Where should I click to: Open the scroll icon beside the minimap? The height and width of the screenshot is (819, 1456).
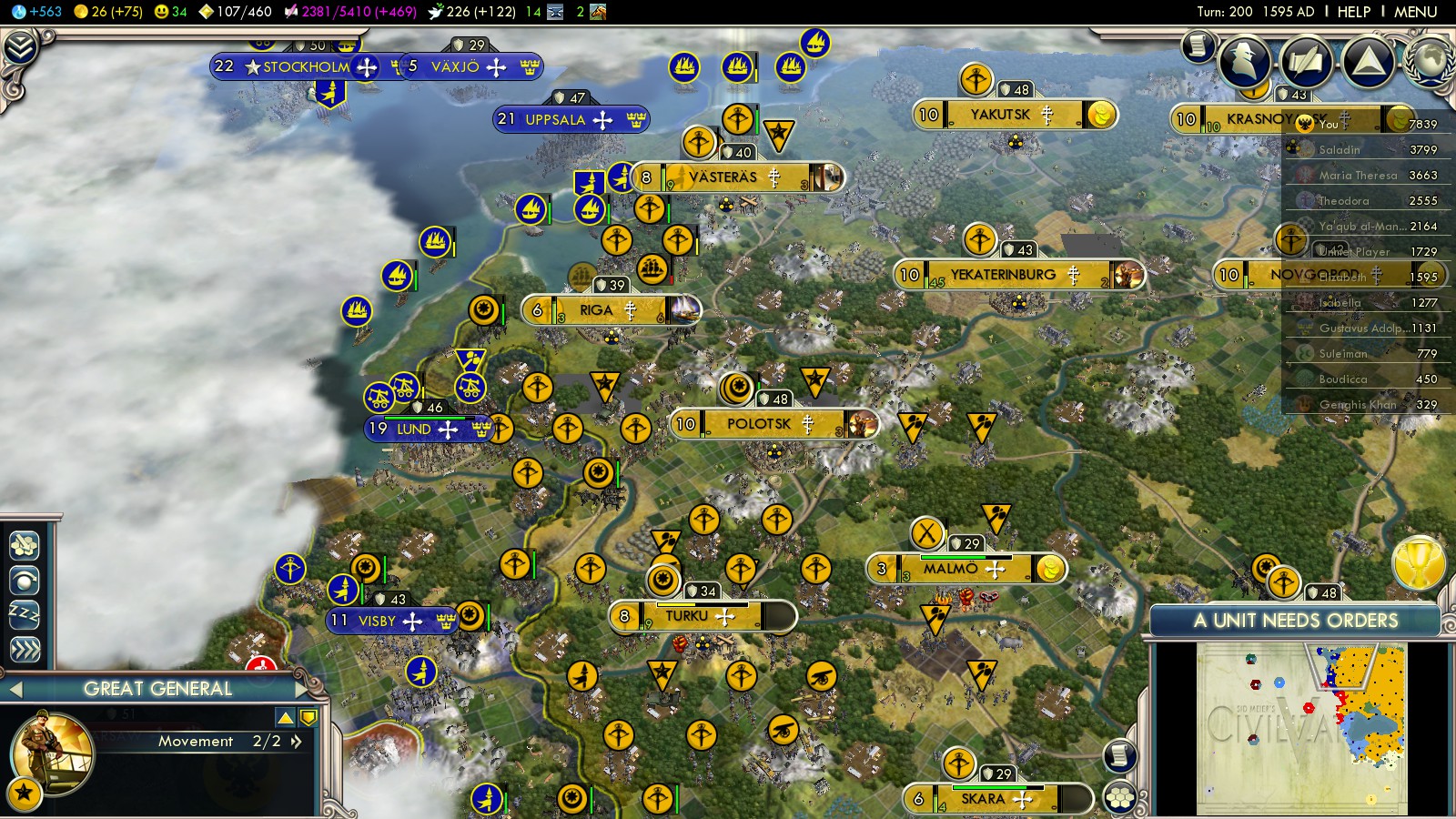pos(1120,755)
